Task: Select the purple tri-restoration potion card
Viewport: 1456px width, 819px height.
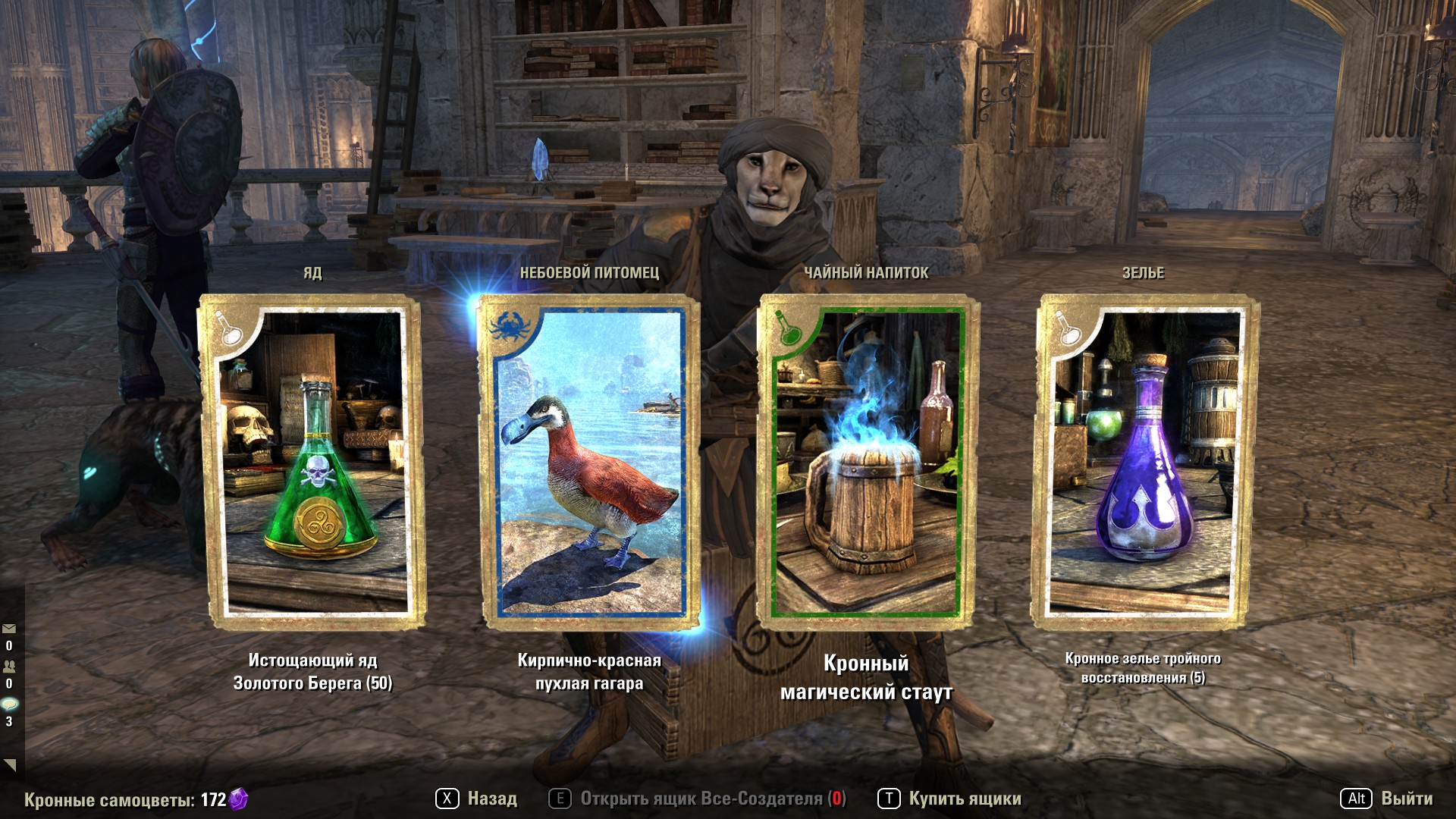Action: [1144, 463]
